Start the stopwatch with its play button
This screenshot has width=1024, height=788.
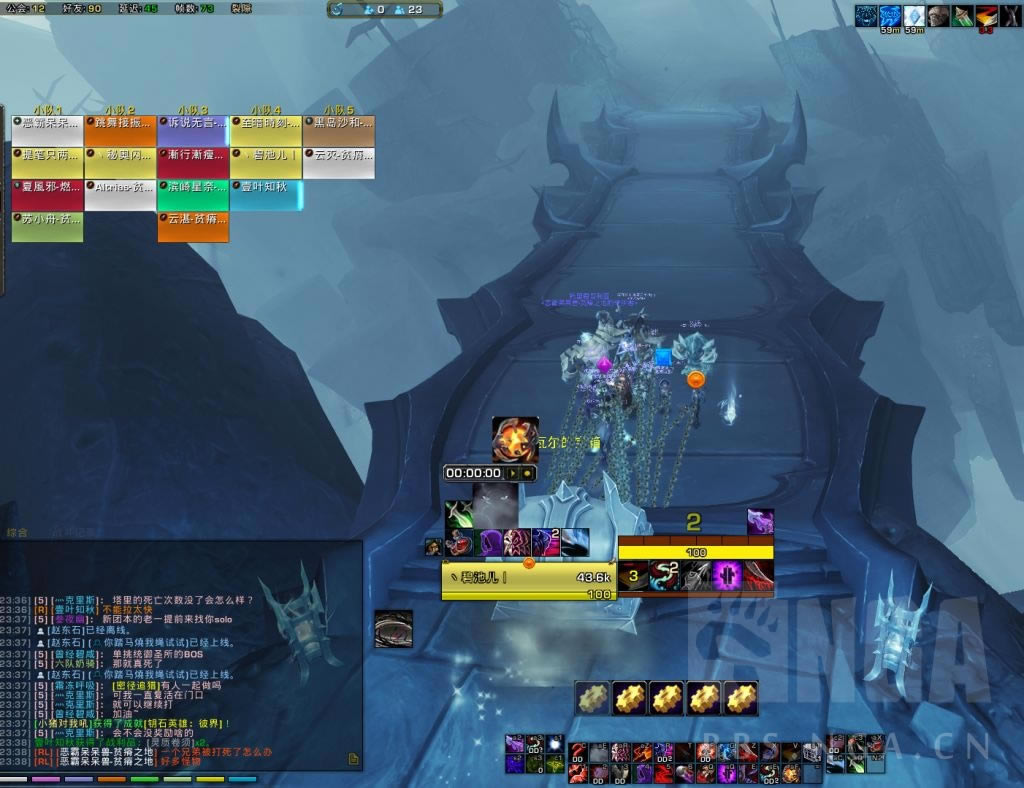pyautogui.click(x=514, y=473)
